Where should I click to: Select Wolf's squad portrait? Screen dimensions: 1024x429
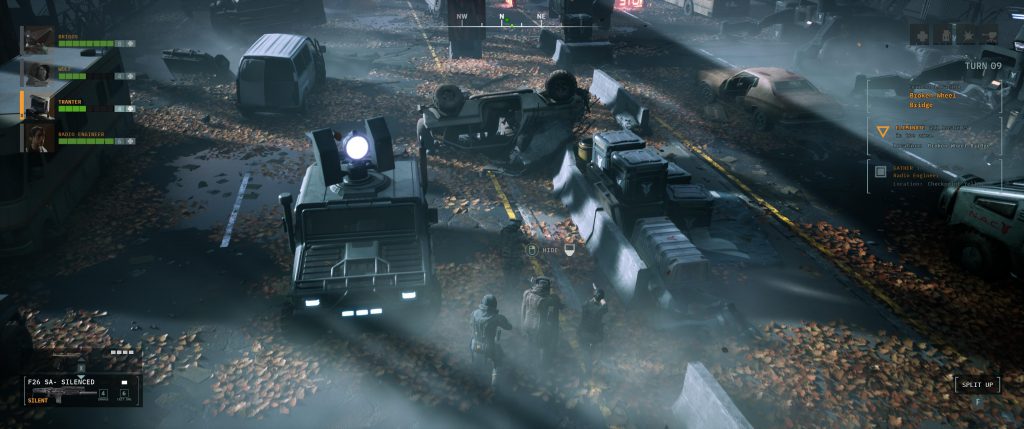pos(40,71)
